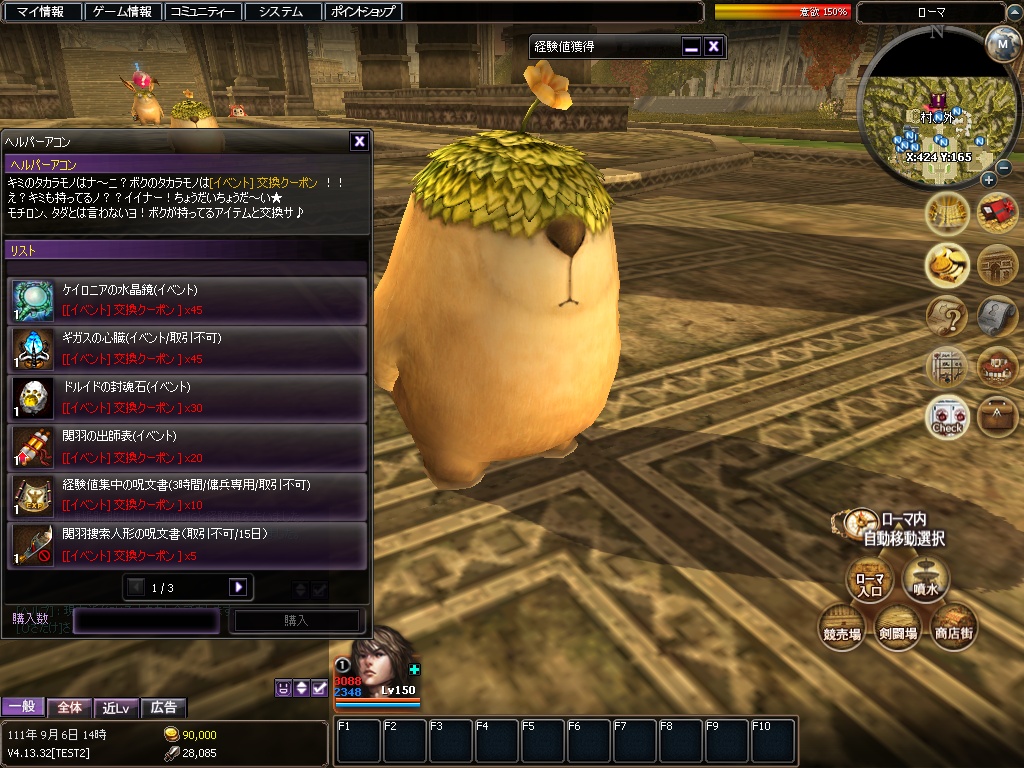Open the コミュニティー menu
The height and width of the screenshot is (768, 1024).
(x=203, y=12)
